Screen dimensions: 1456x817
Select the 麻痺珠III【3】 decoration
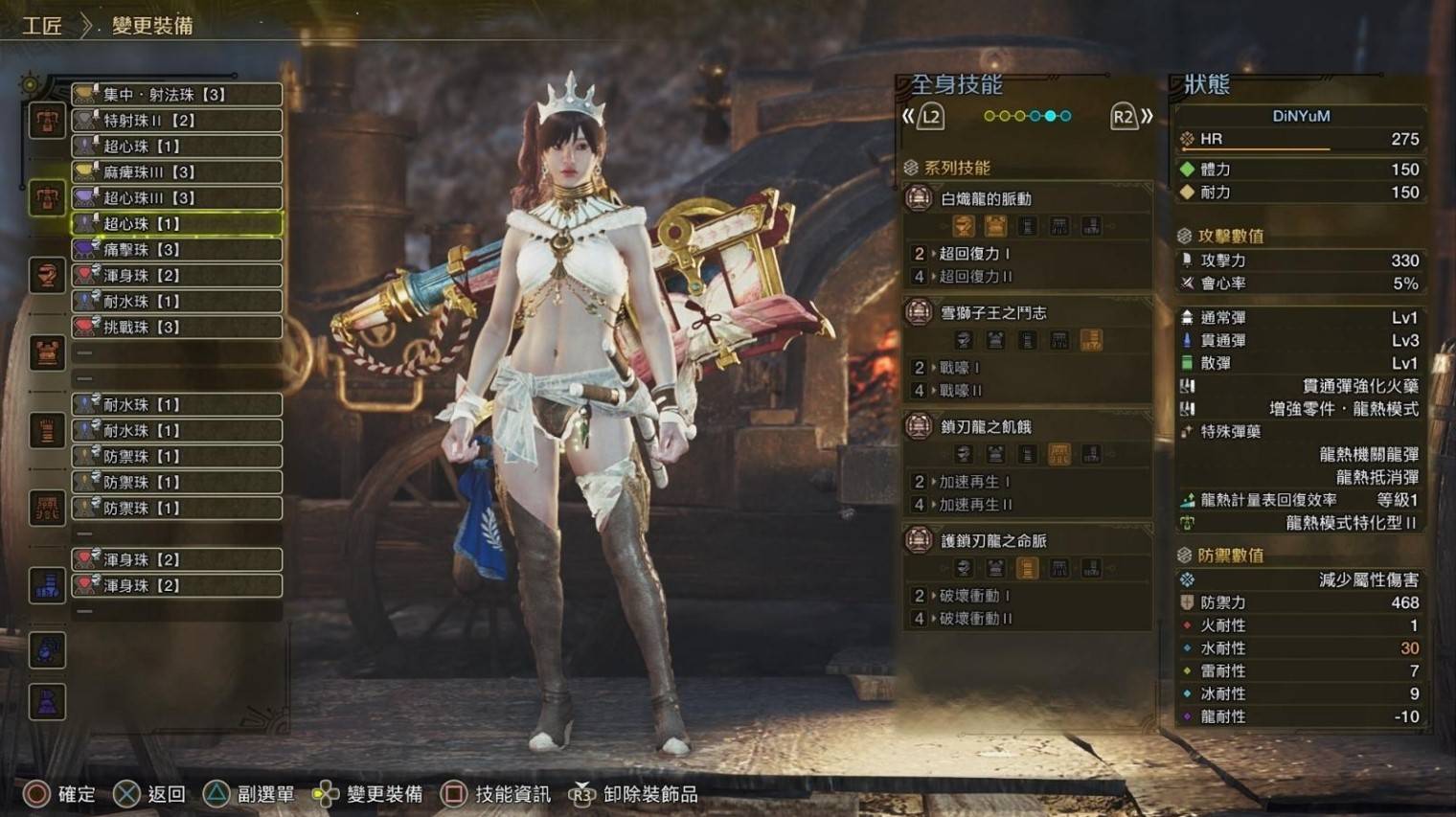(176, 172)
